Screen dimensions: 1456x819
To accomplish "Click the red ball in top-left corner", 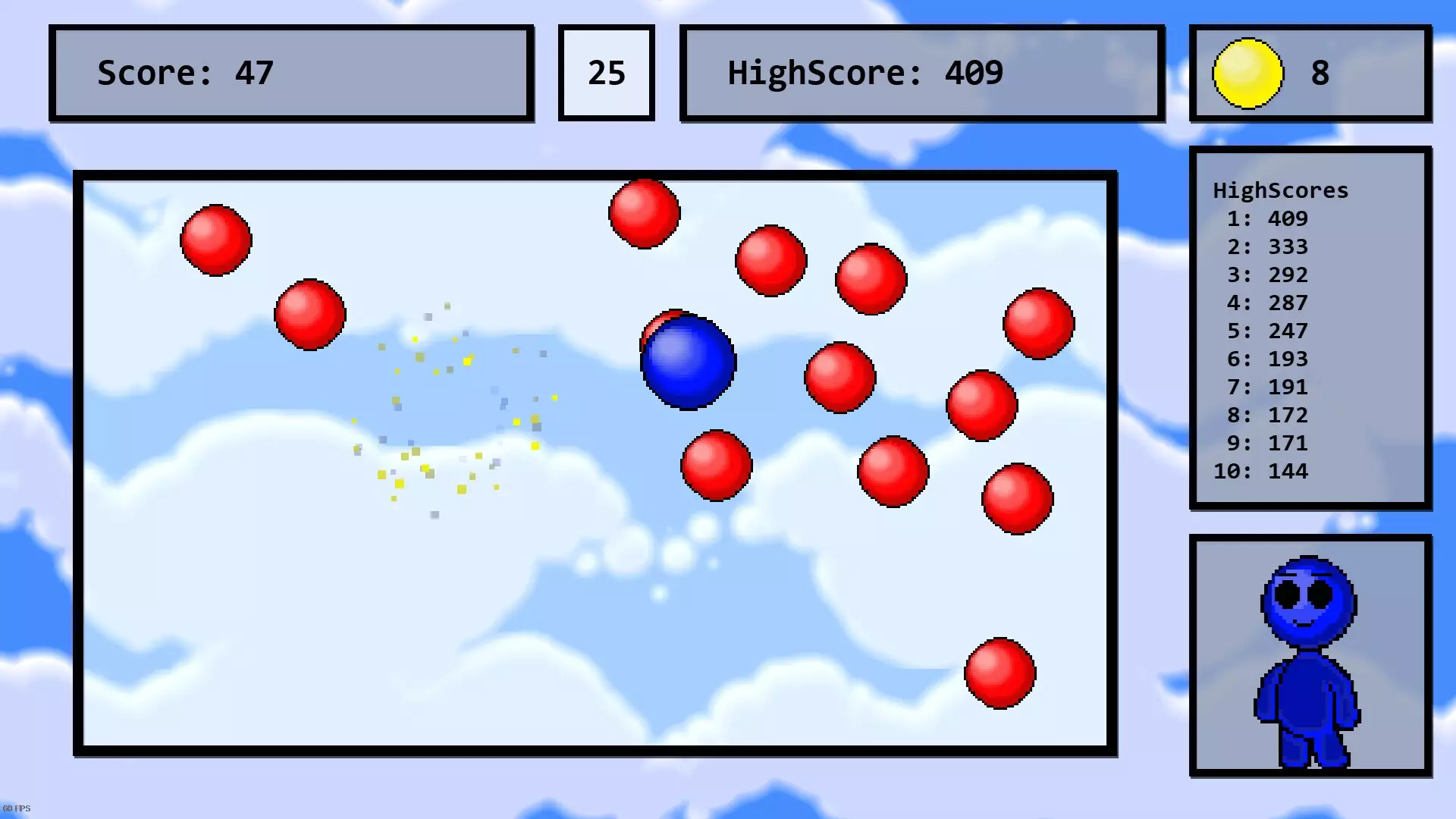I will coord(215,241).
